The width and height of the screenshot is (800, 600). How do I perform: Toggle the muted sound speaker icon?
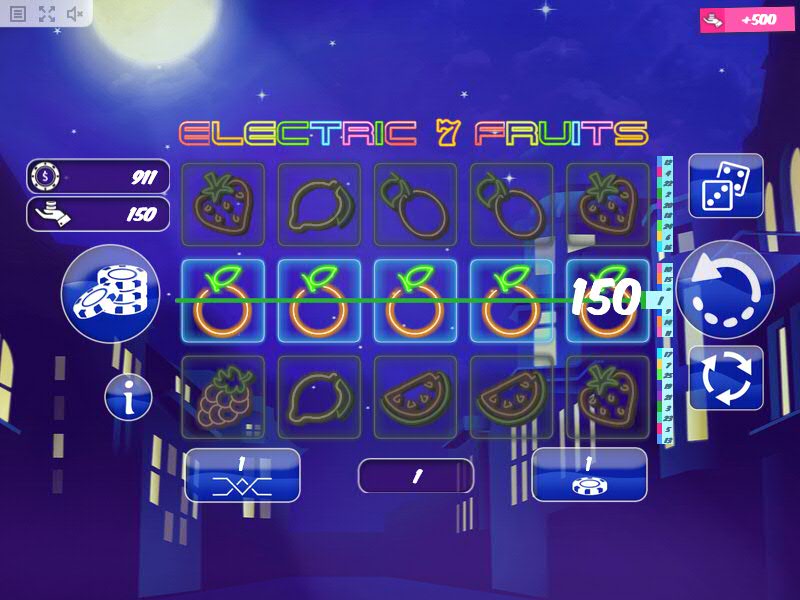coord(75,14)
